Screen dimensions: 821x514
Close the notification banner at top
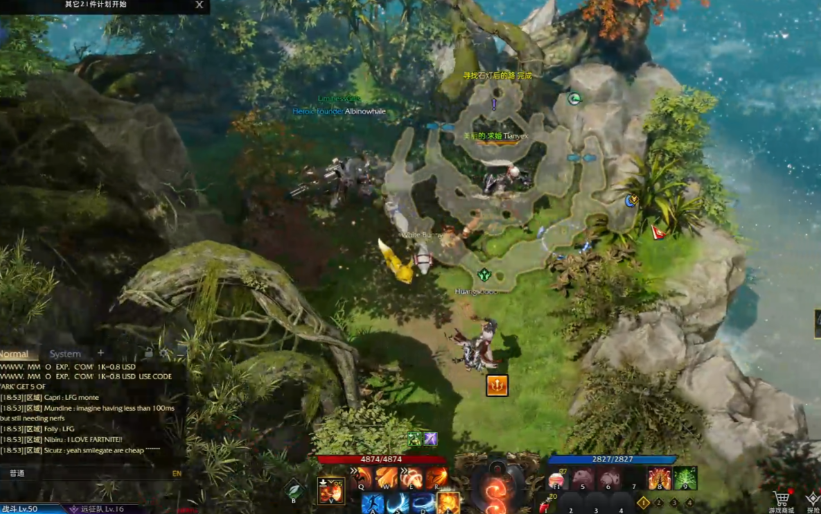point(199,5)
